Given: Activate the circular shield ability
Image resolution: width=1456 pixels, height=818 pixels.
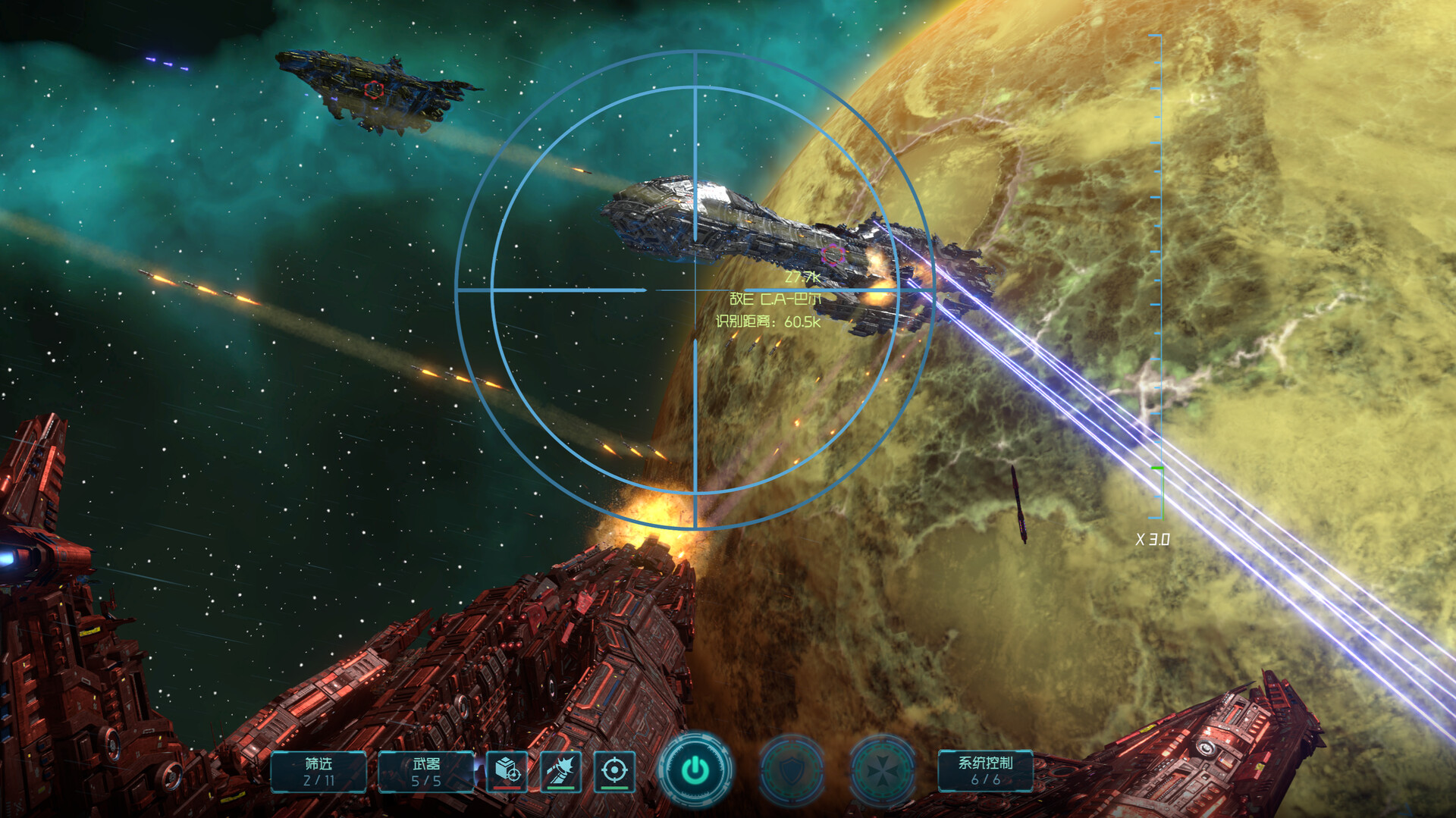Looking at the screenshot, I should (x=791, y=771).
